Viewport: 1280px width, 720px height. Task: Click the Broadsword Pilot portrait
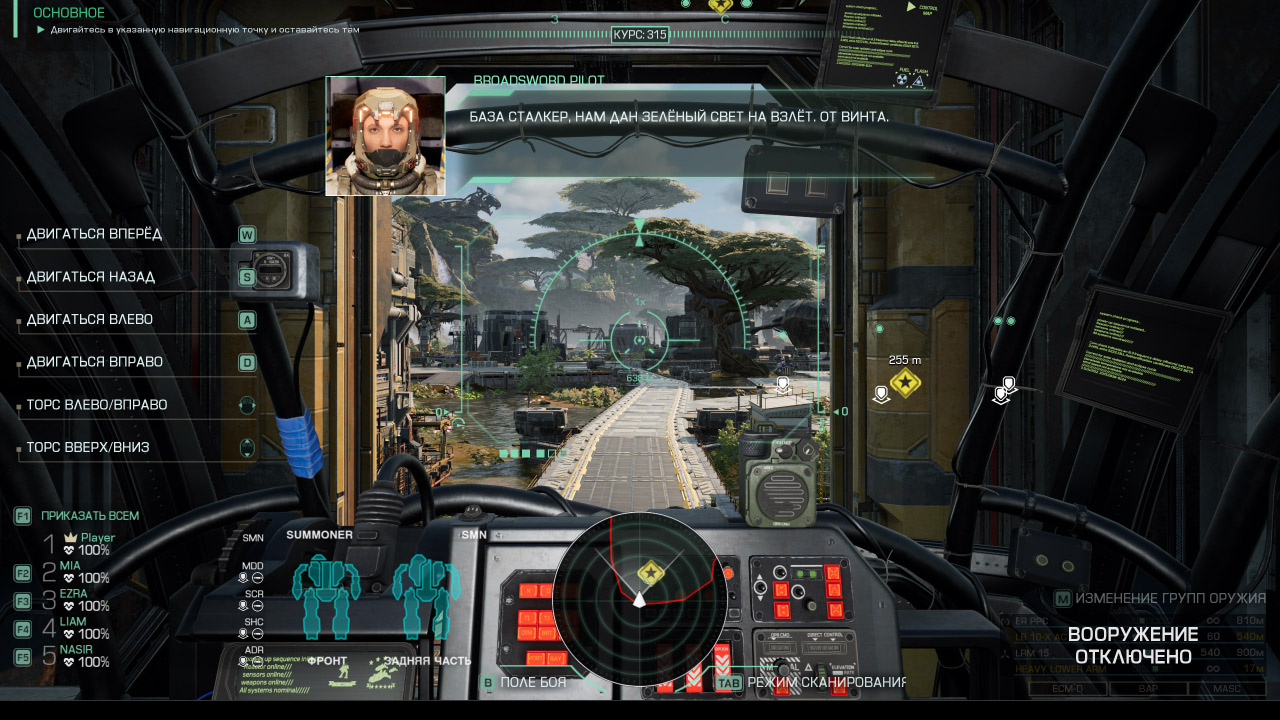click(x=385, y=136)
